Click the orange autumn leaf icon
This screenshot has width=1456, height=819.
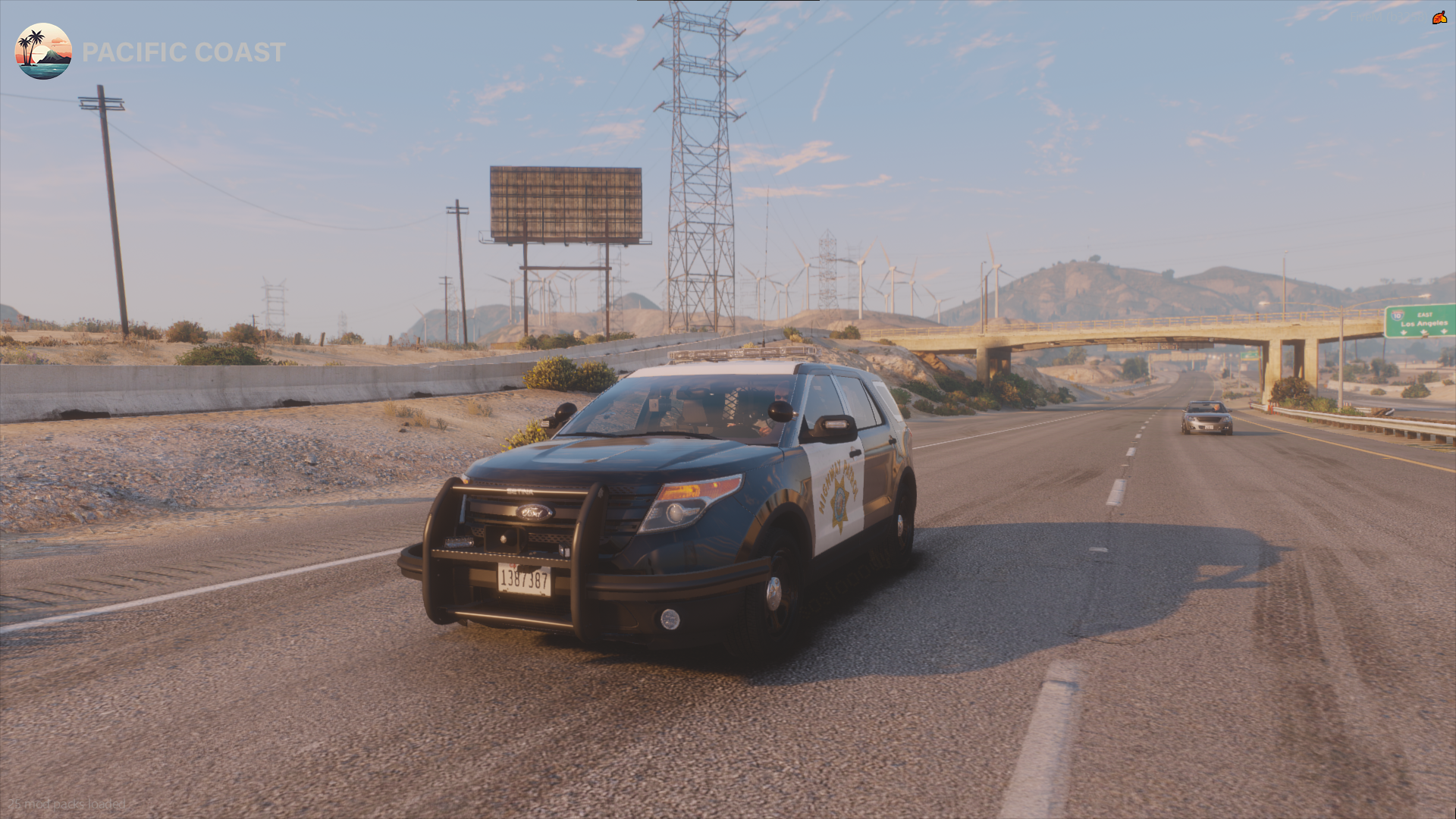[1439, 17]
